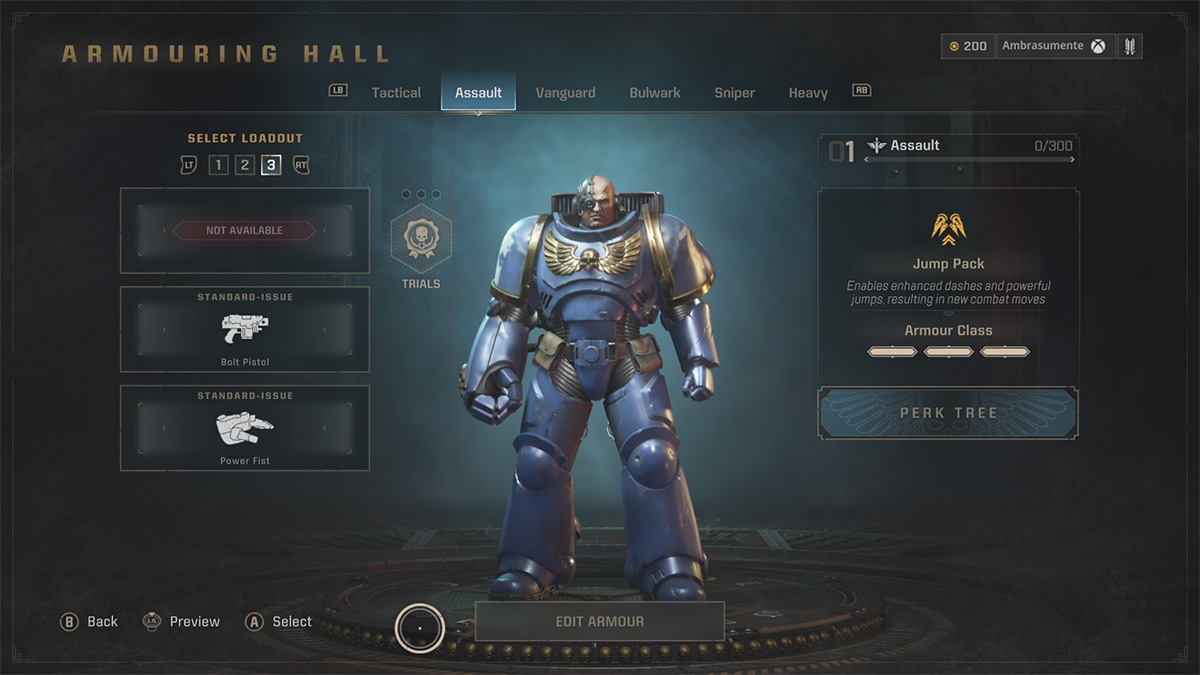1200x675 pixels.
Task: Open the Trials badge
Action: (421, 243)
